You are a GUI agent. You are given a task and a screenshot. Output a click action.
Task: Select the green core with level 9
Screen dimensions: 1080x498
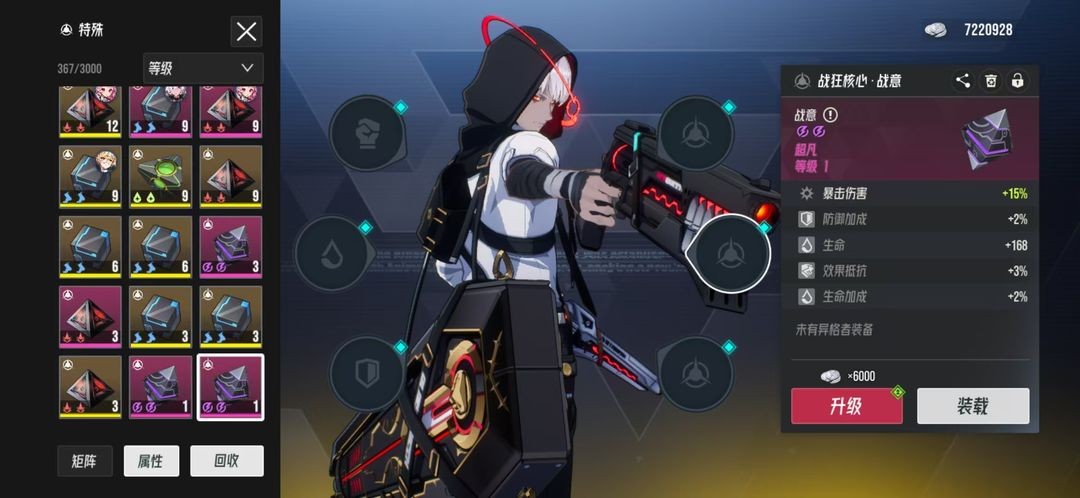pos(160,177)
